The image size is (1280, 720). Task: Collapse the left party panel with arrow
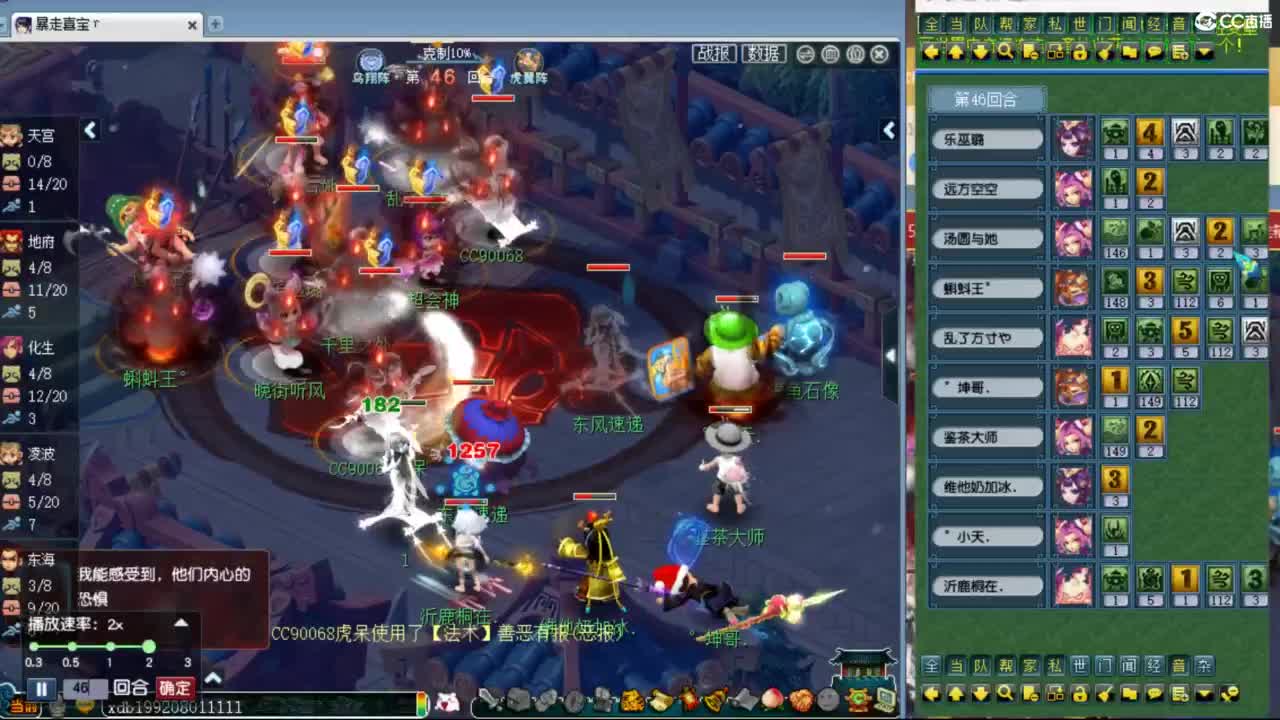coord(91,131)
